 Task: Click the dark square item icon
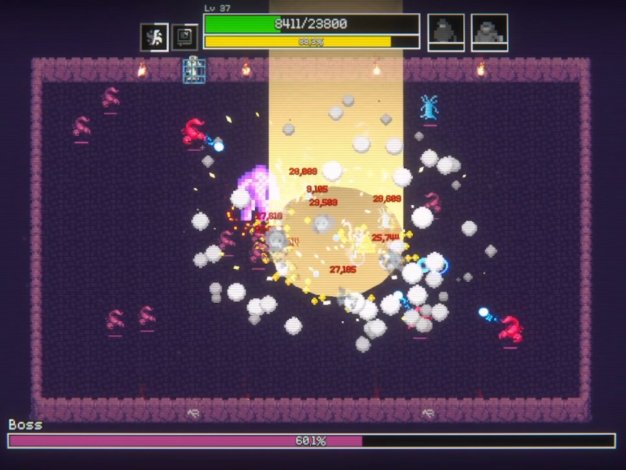[185, 37]
